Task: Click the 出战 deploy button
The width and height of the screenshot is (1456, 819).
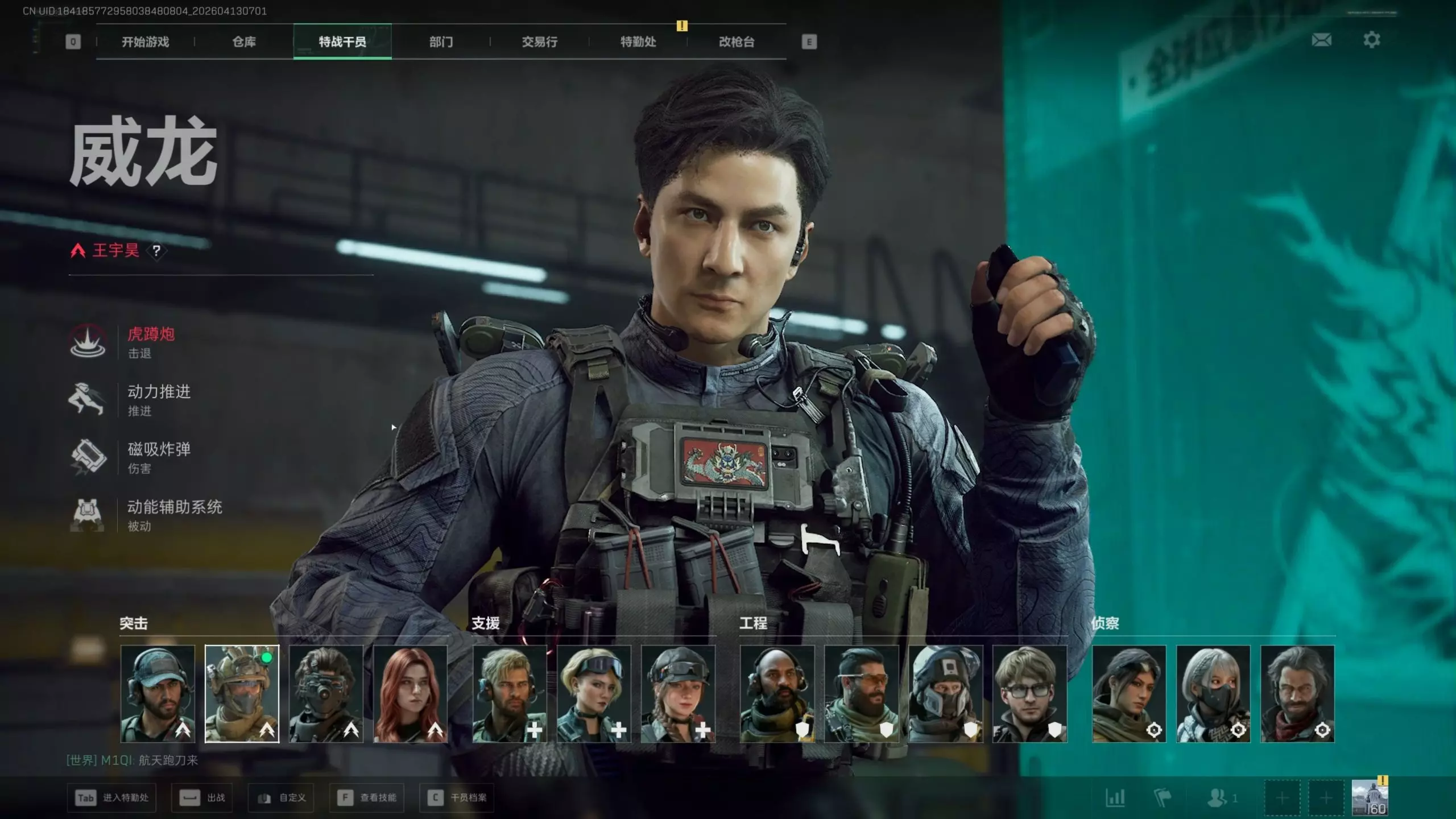Action: pyautogui.click(x=202, y=798)
